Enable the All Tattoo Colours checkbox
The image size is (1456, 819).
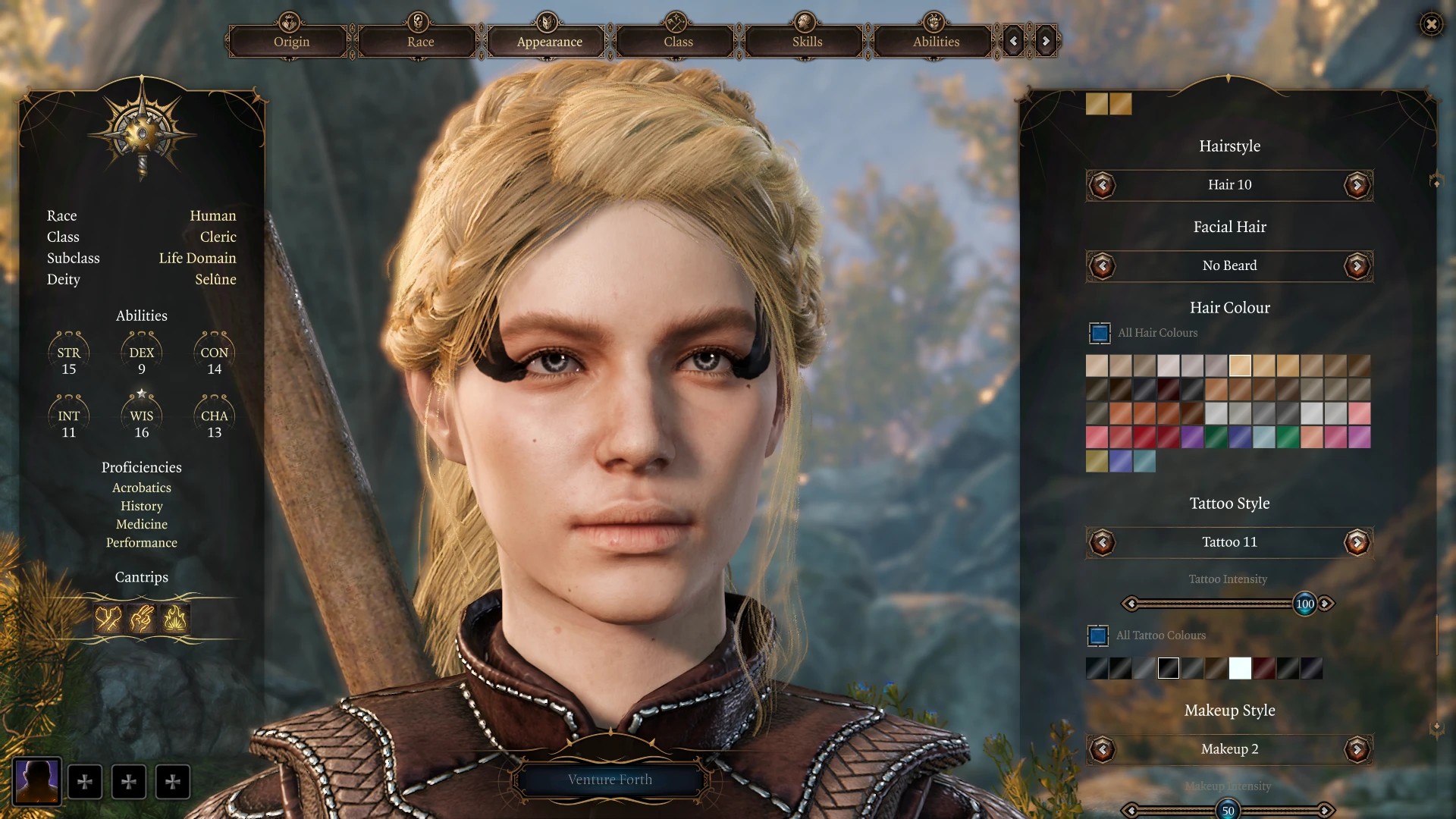[x=1098, y=635]
